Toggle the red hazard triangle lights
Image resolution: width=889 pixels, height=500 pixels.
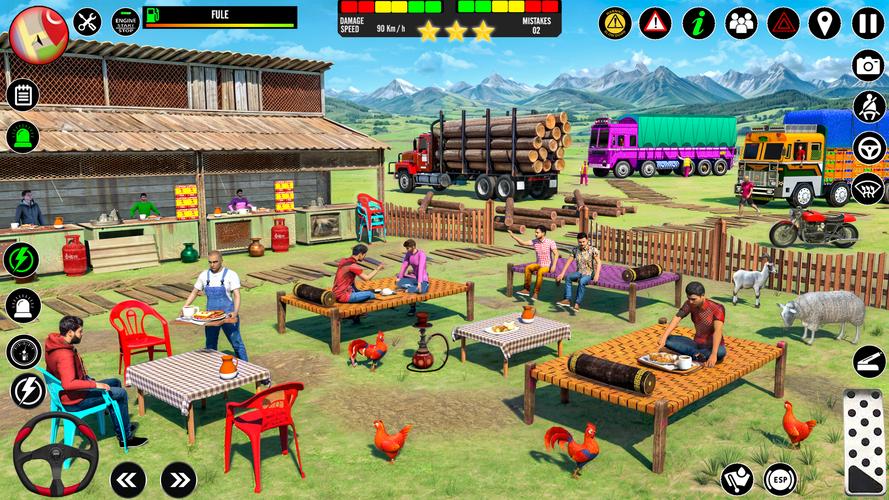click(x=783, y=22)
